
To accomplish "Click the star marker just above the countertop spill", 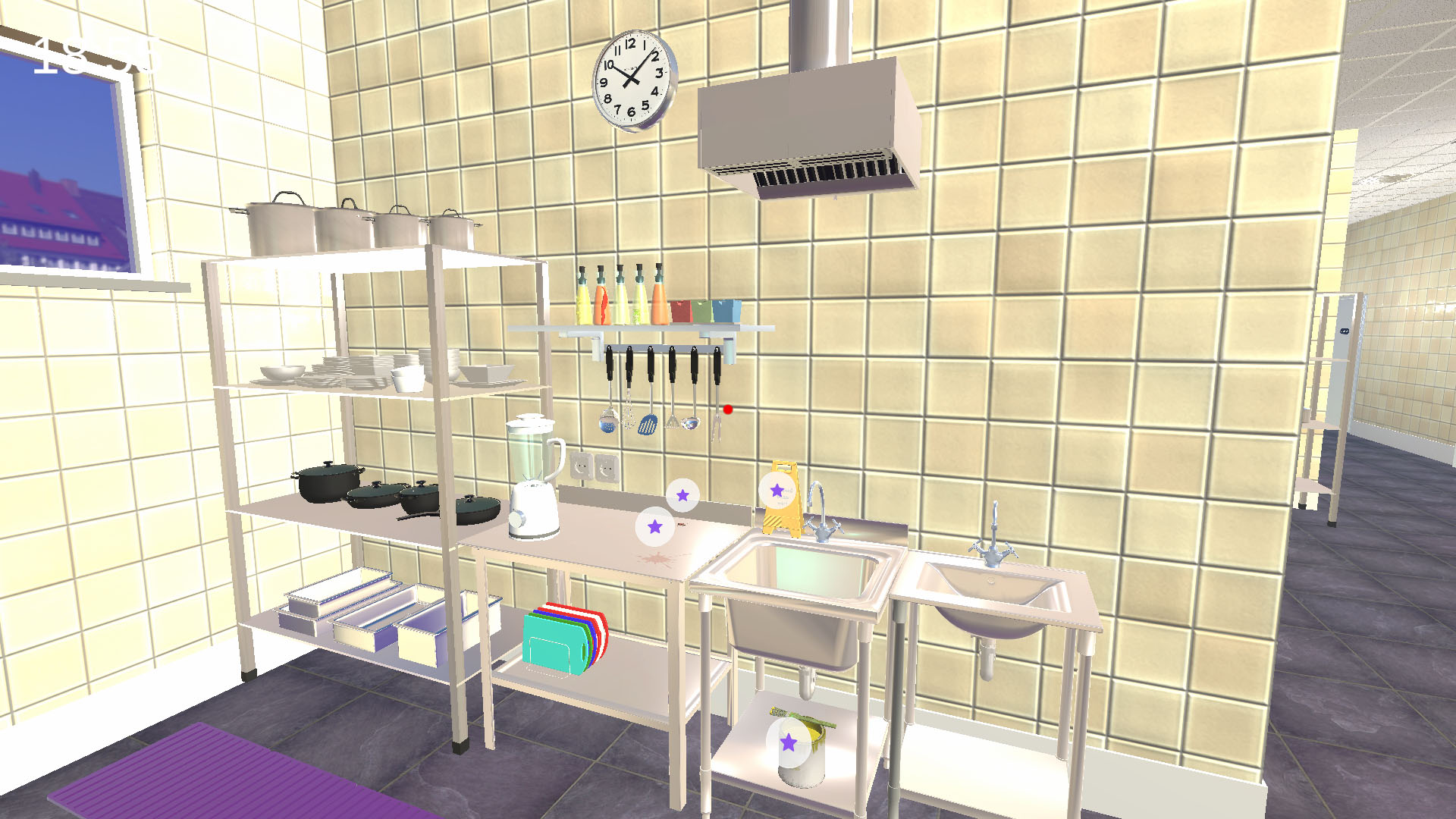I will coord(654,526).
